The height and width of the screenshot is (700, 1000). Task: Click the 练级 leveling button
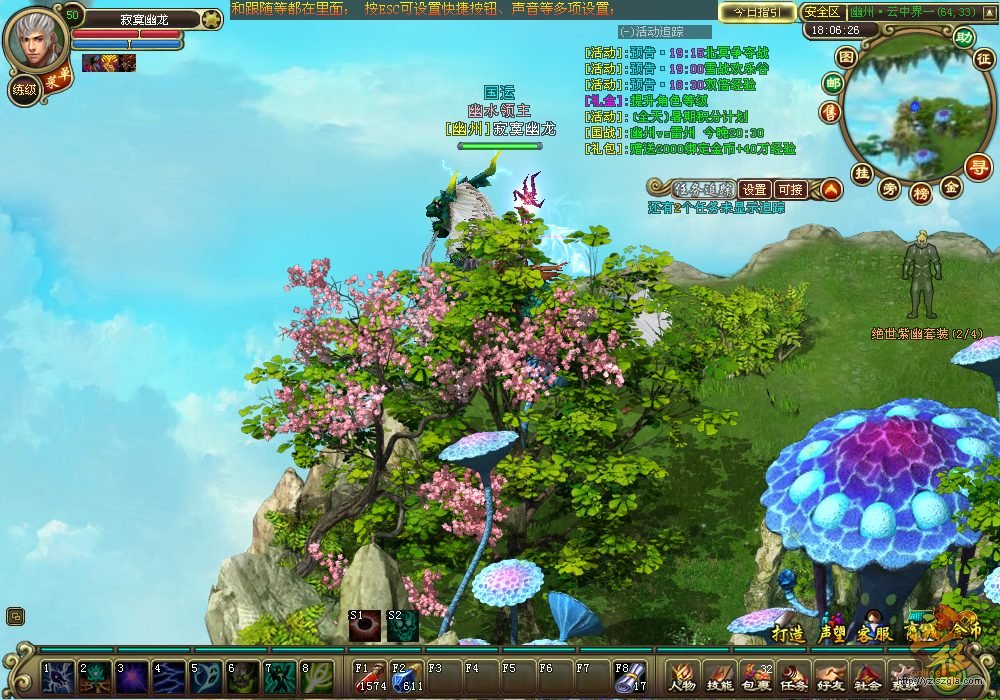pos(24,90)
